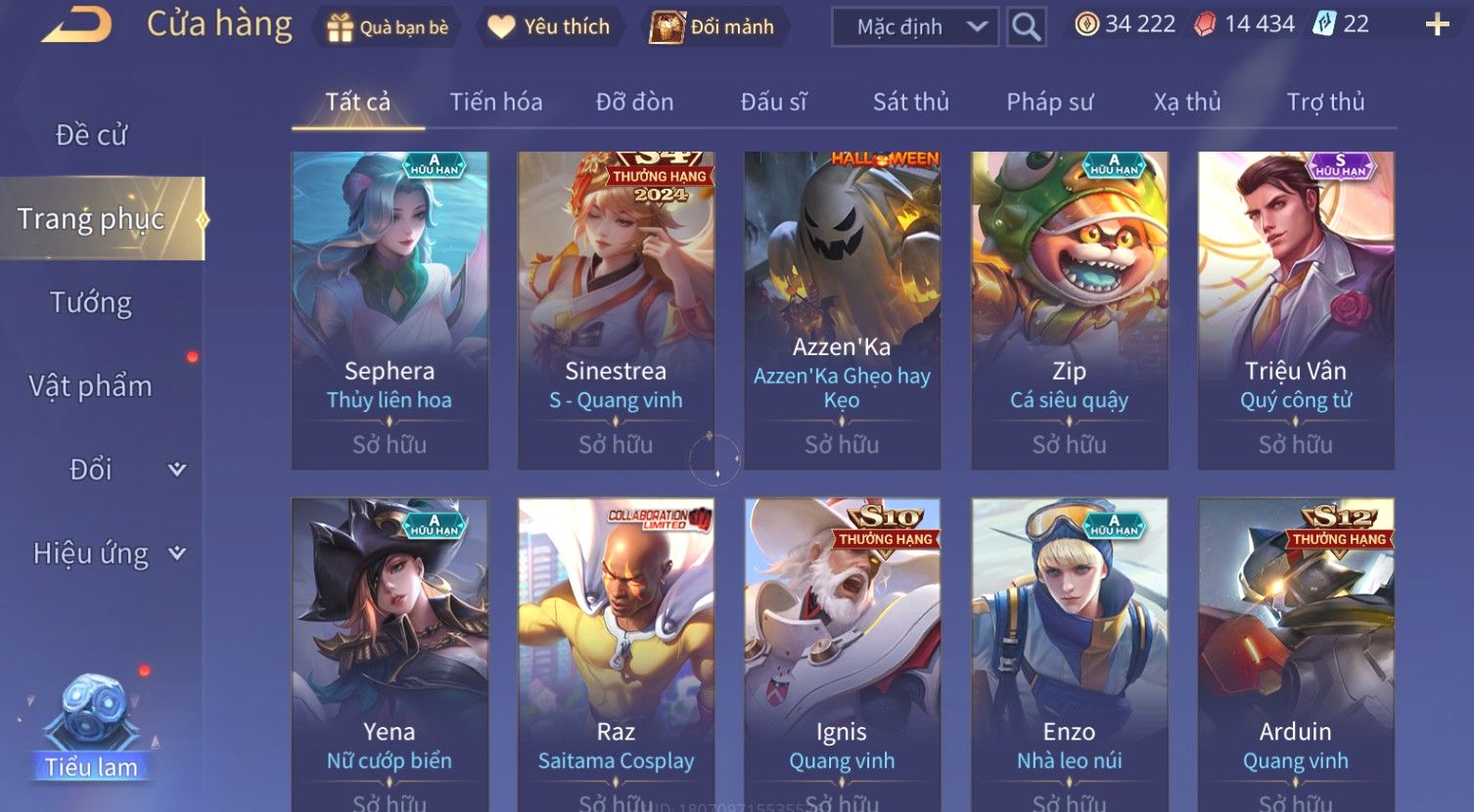Select the Sát thủ category tab
This screenshot has width=1474, height=812.
[x=910, y=102]
